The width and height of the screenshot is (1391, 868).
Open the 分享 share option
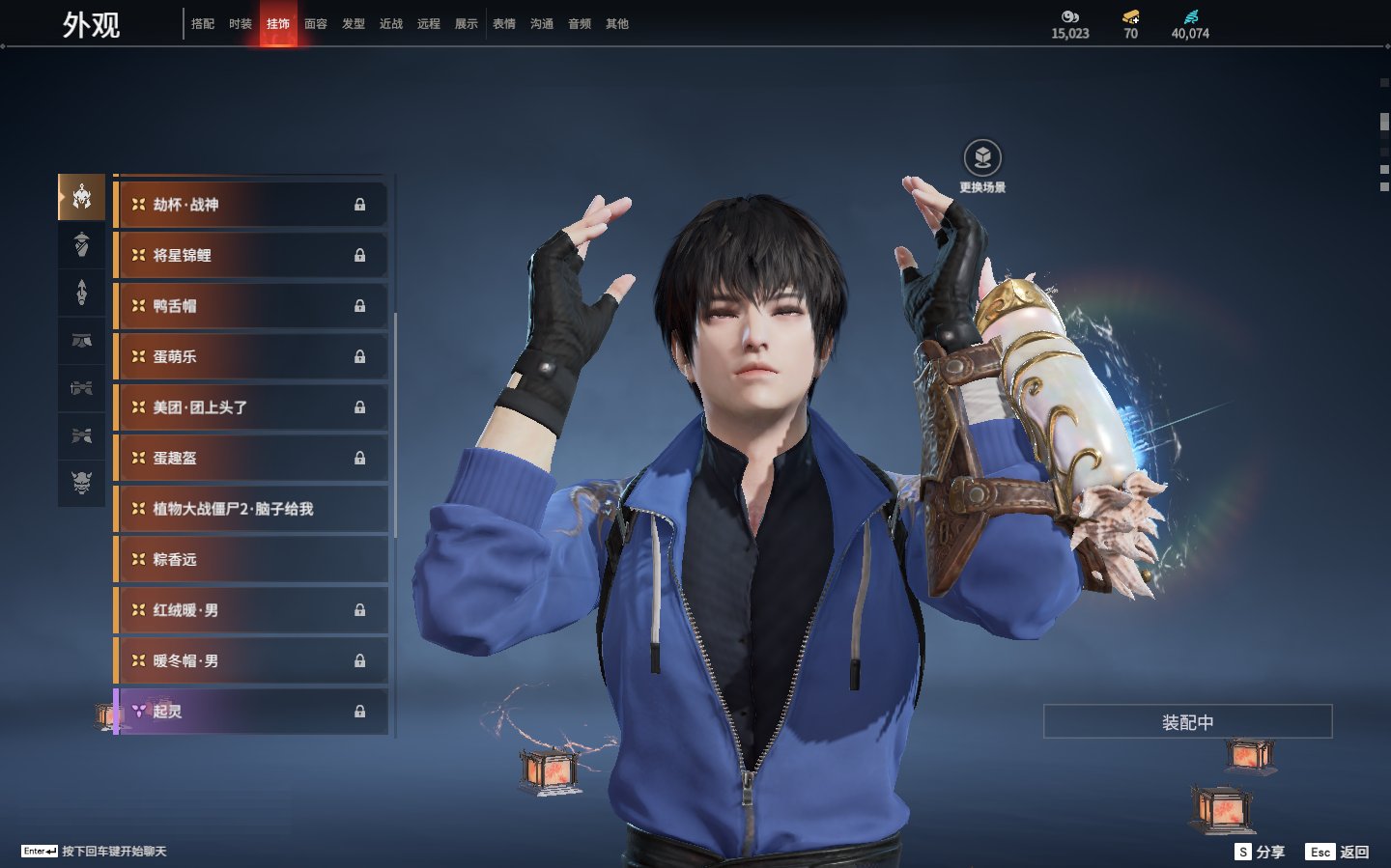pos(1261,852)
